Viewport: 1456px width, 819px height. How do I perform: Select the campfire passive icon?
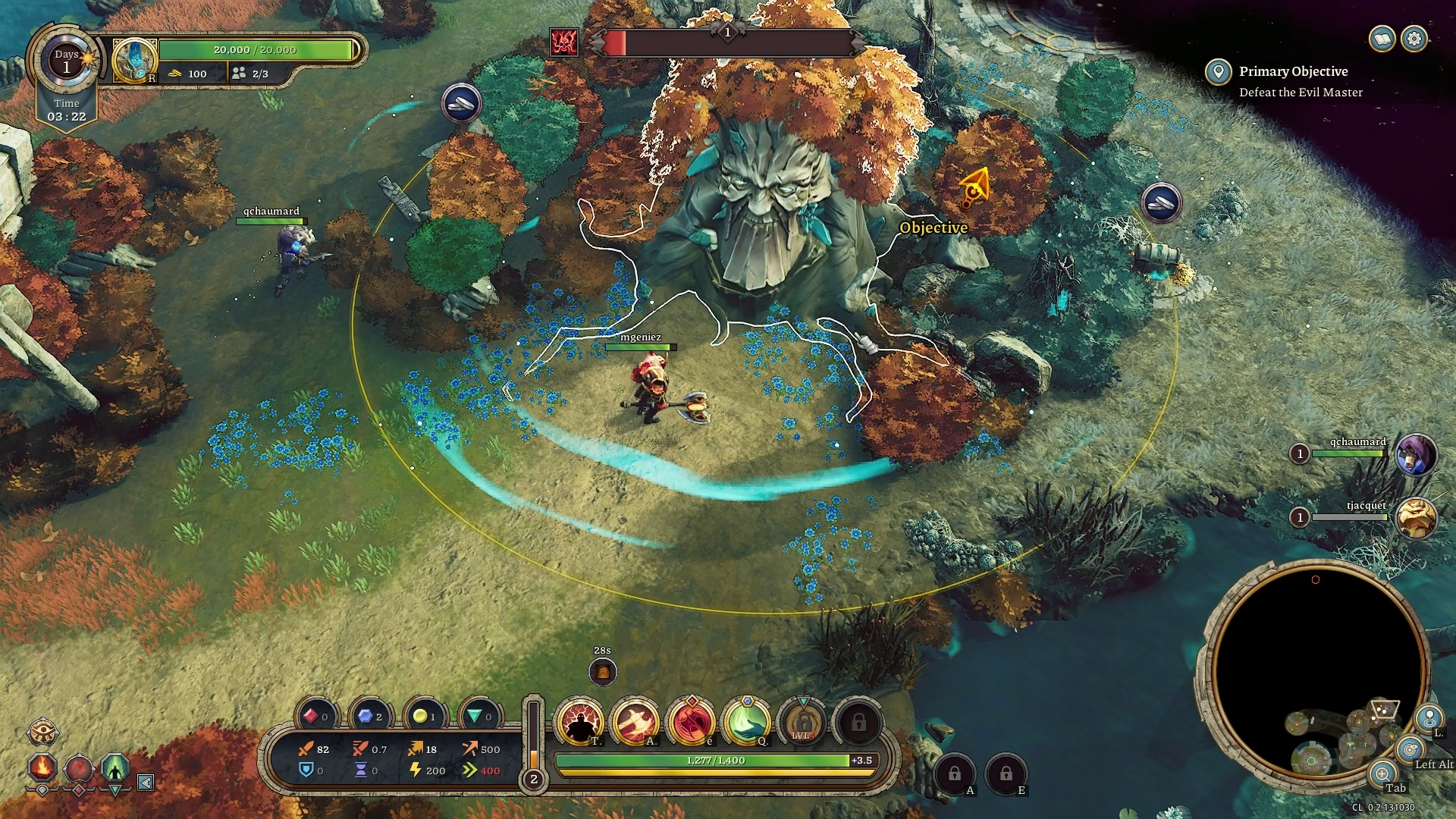(42, 767)
